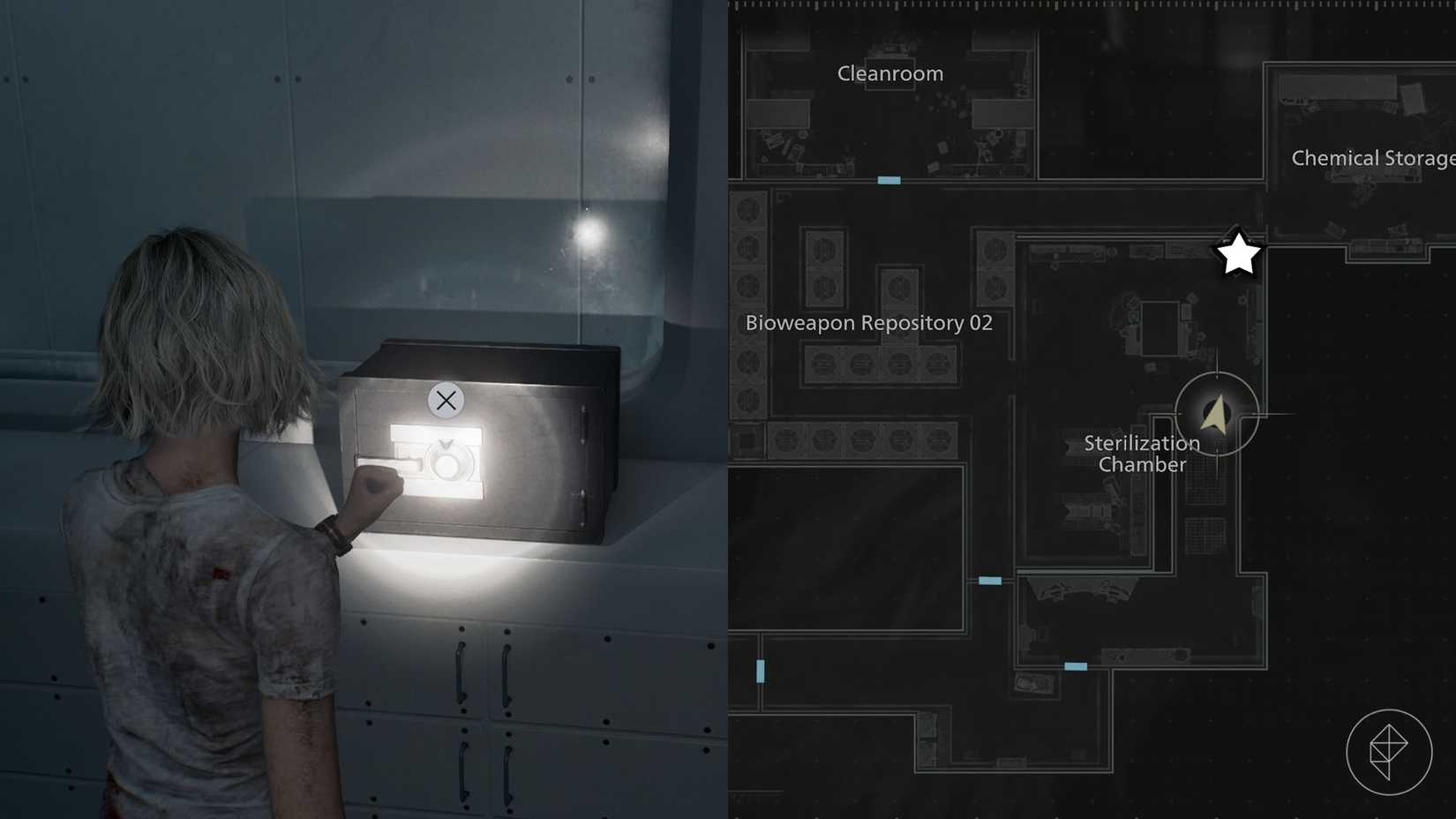
Task: Click the blue door marker on the far left wall
Action: (x=759, y=671)
